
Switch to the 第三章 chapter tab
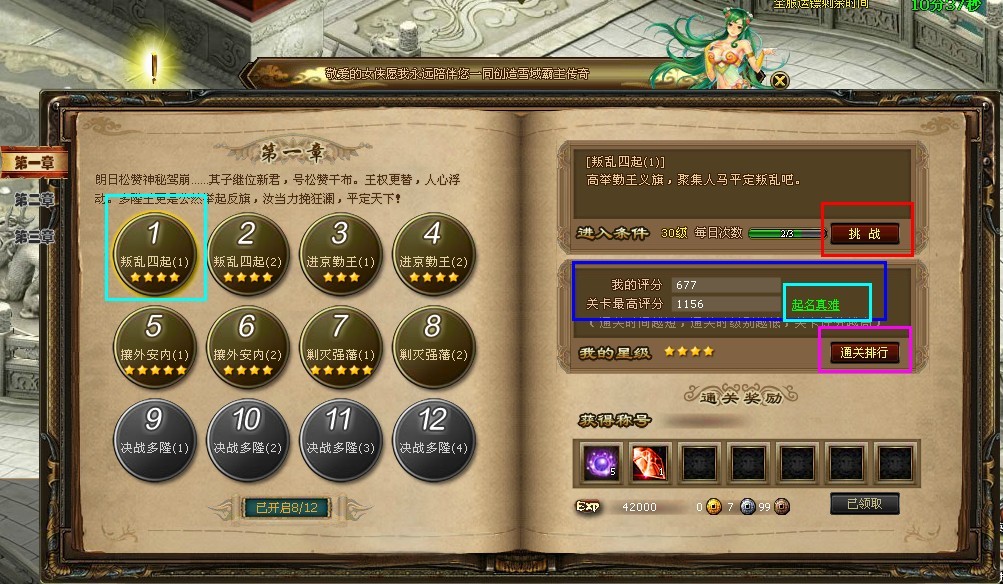33,237
